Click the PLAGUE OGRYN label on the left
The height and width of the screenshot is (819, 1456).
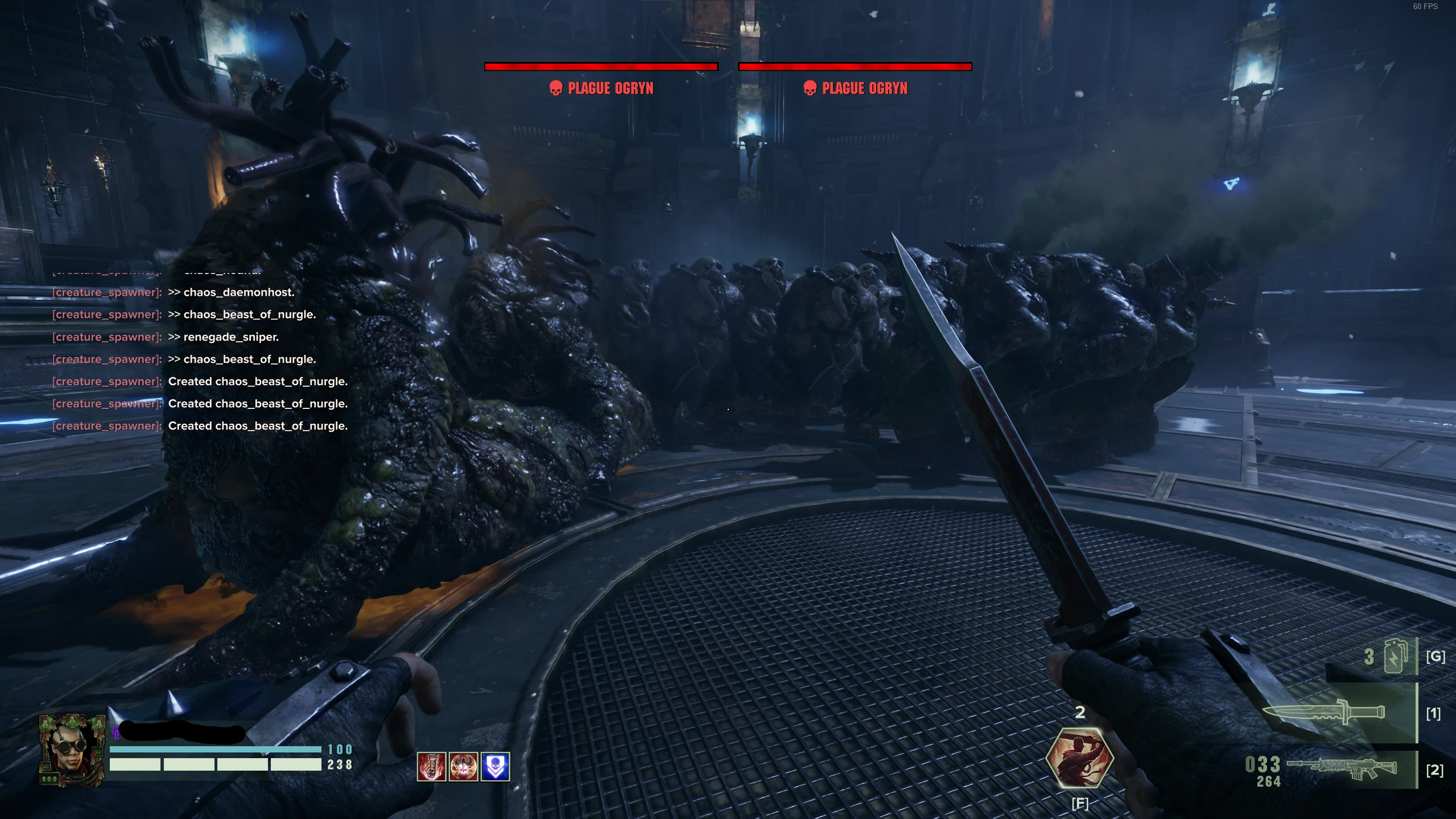(611, 88)
